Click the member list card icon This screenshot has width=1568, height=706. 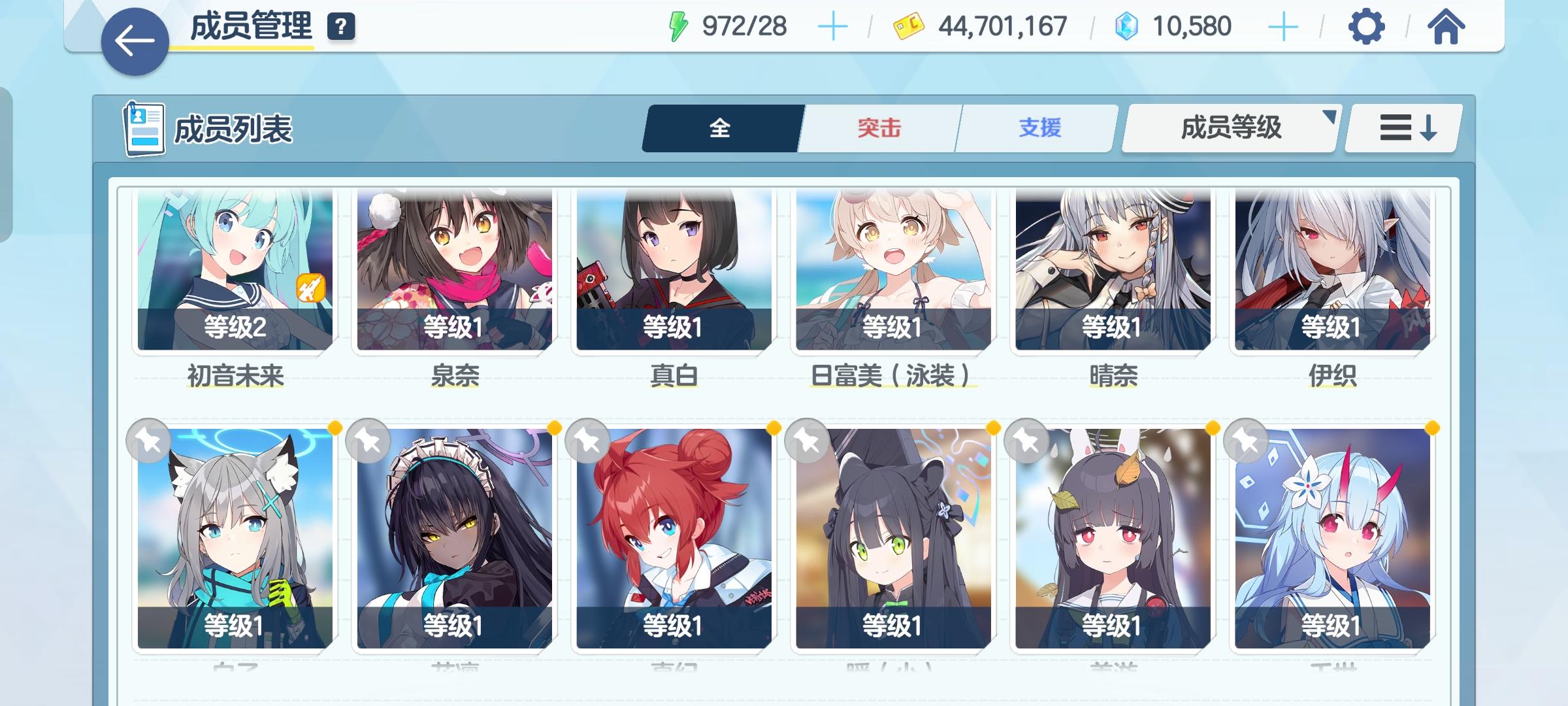(x=145, y=128)
